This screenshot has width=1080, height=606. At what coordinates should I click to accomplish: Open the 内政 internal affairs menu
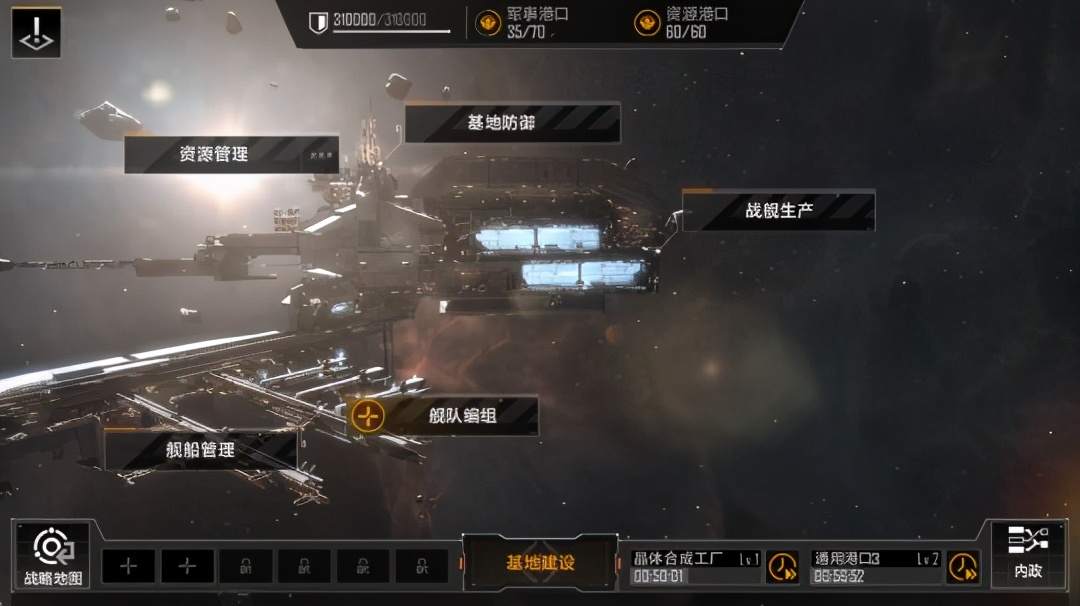(1027, 553)
